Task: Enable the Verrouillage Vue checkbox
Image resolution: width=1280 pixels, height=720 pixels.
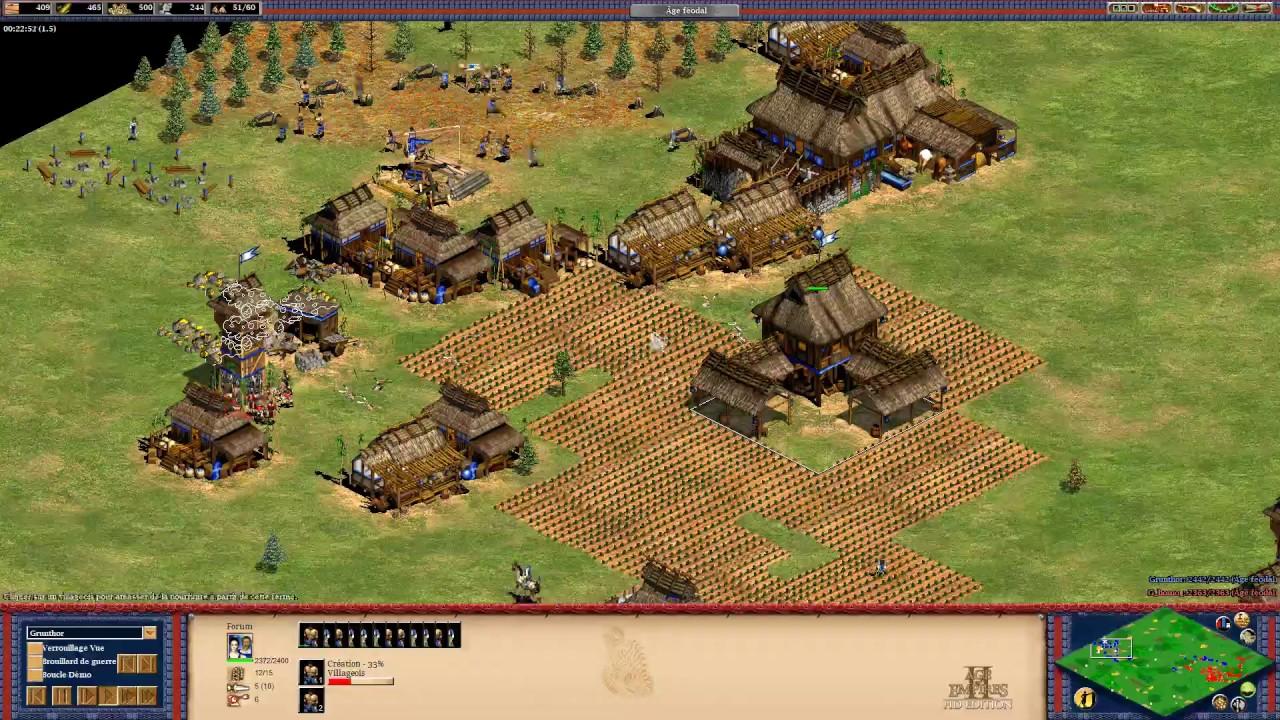Action: pyautogui.click(x=35, y=647)
